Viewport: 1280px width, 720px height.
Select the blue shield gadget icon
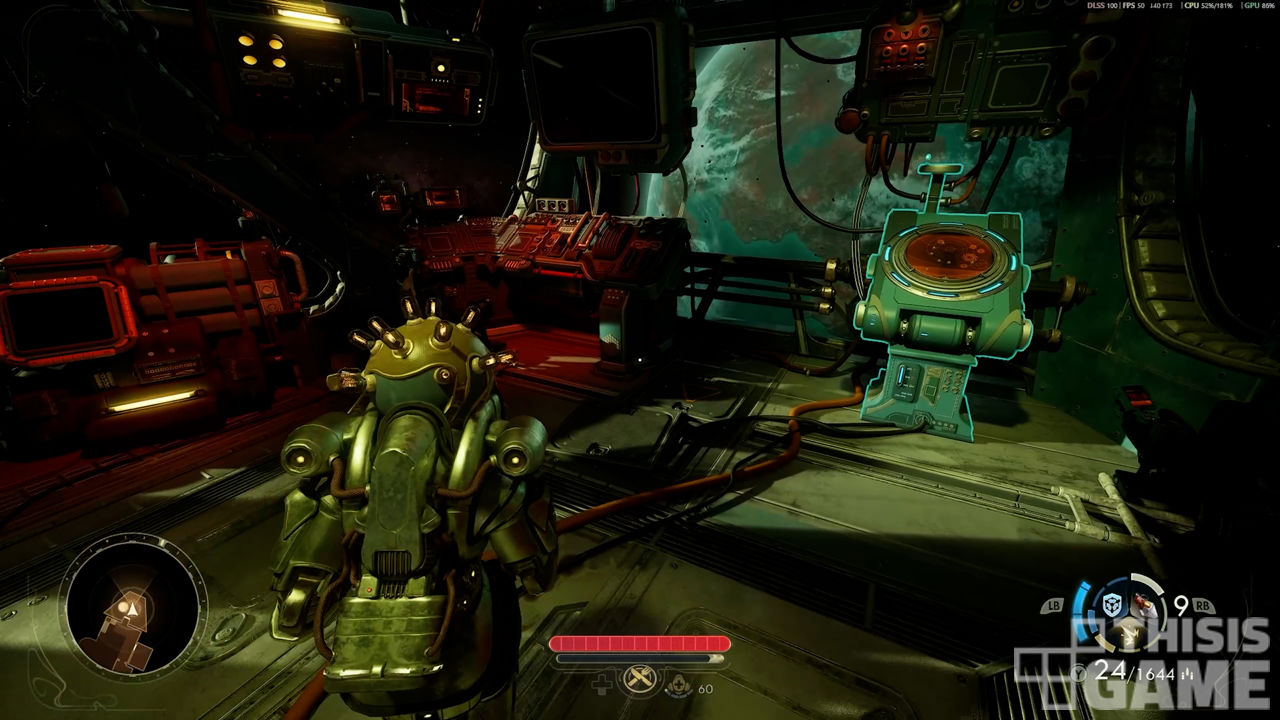[1112, 604]
